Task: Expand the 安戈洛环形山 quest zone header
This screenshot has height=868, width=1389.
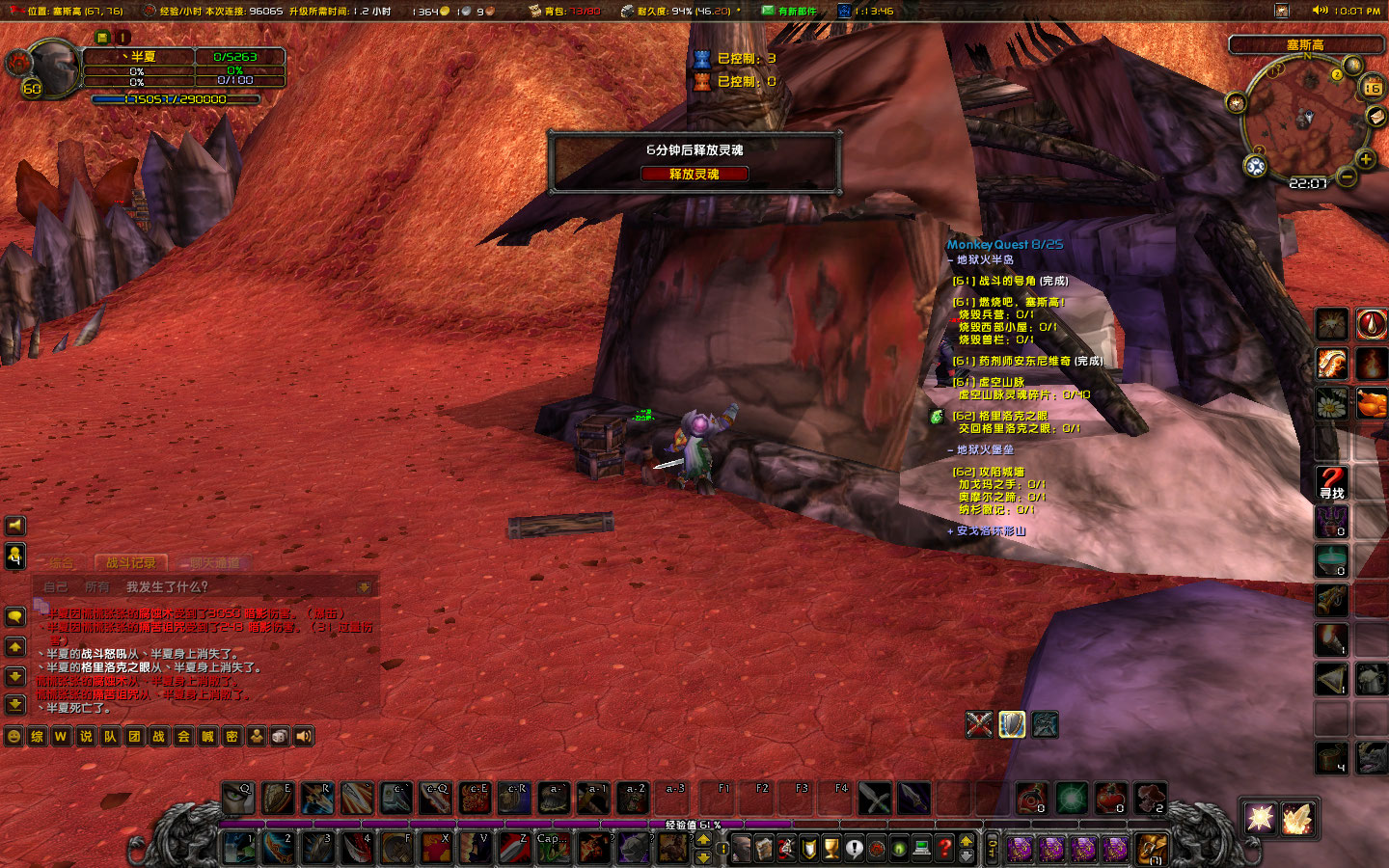Action: (x=990, y=531)
